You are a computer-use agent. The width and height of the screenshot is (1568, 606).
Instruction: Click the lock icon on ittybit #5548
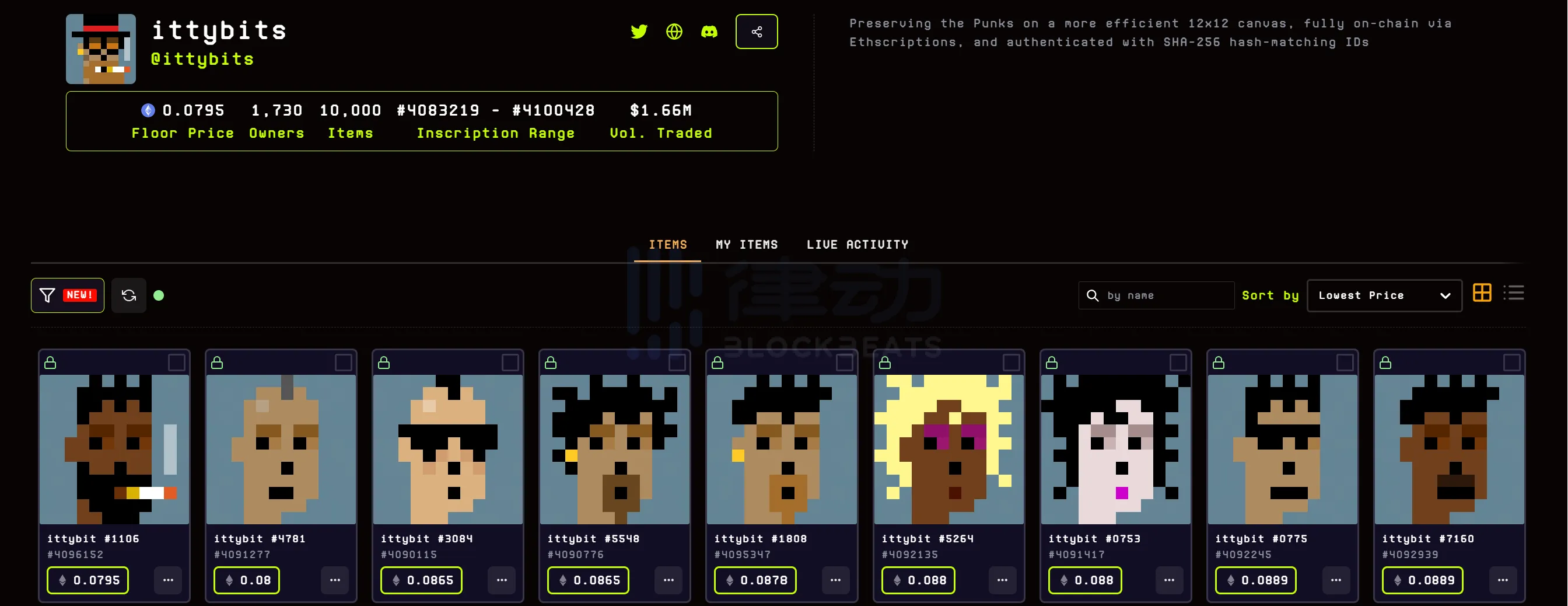[550, 363]
